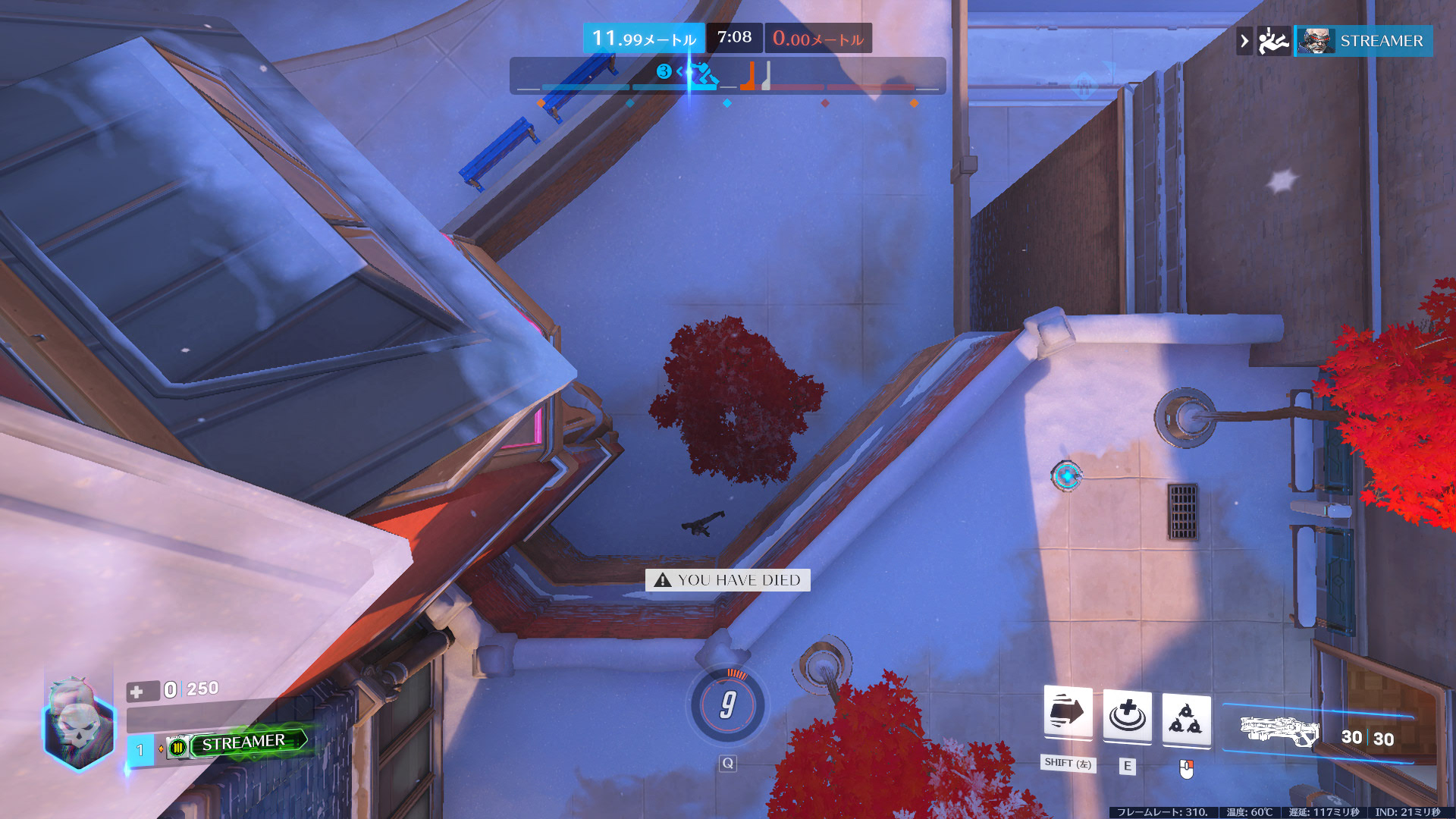
Task: Activate the Sprint ability icon
Action: pyautogui.click(x=1068, y=713)
